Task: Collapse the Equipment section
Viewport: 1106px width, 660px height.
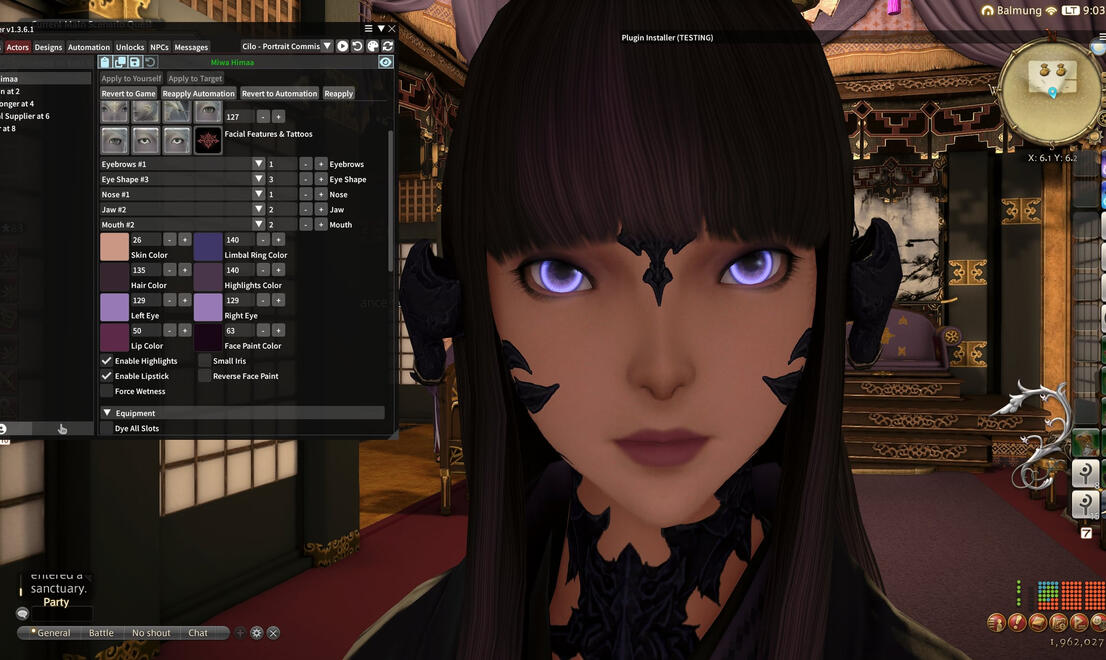Action: tap(107, 413)
